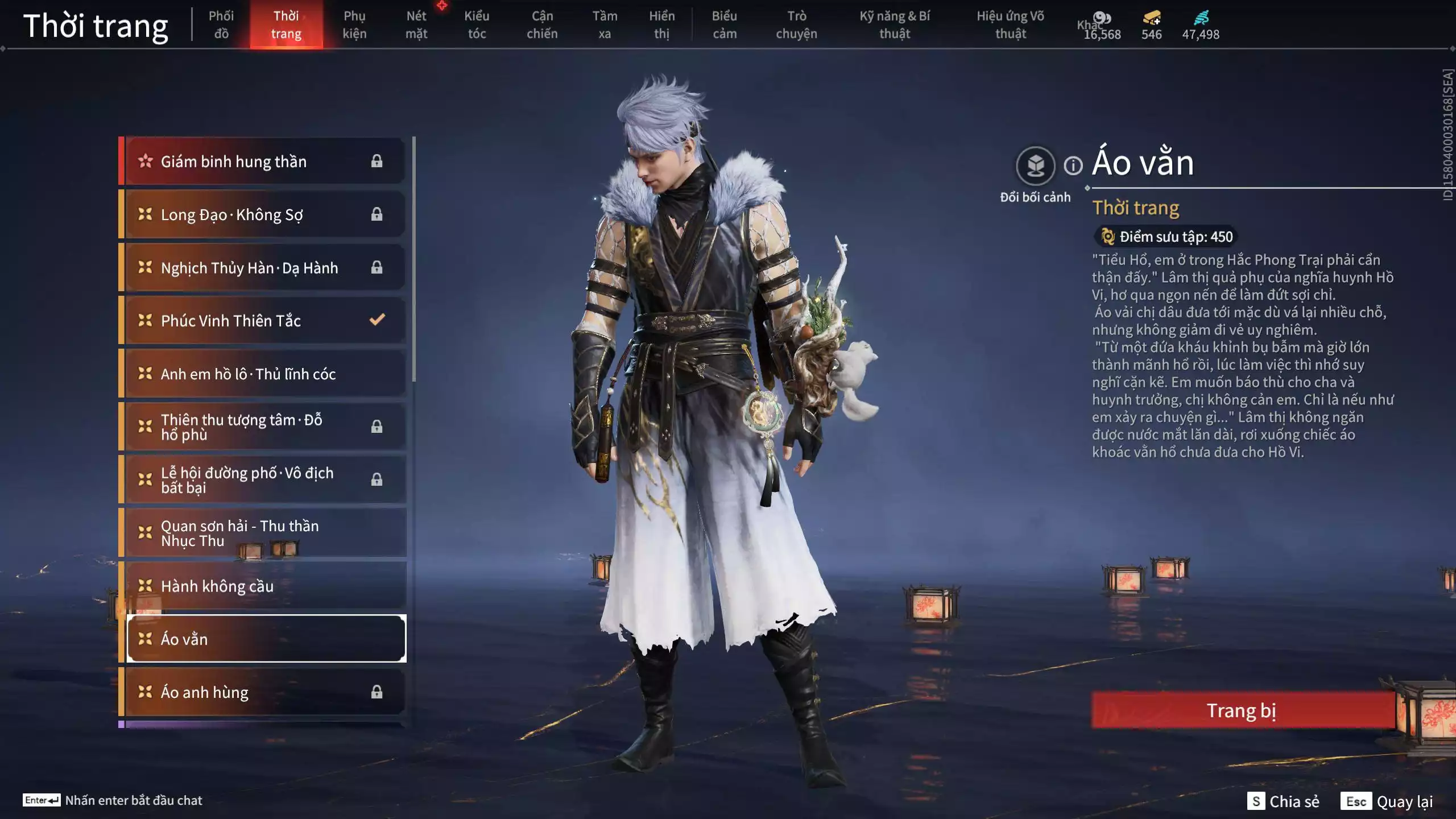Click "Chia sẻ" to share the outfit

[x=1282, y=801]
